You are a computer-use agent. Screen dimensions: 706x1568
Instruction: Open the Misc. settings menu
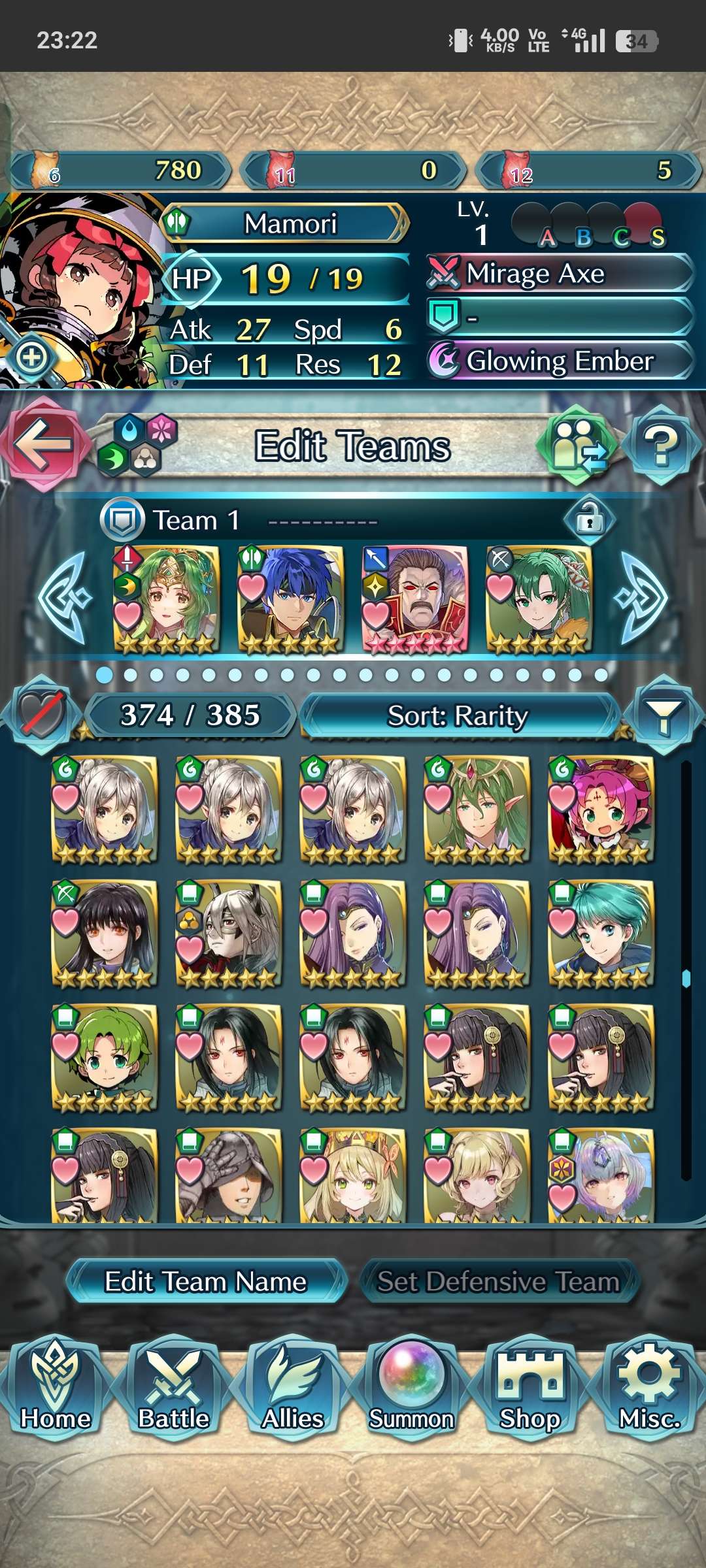[x=650, y=1388]
